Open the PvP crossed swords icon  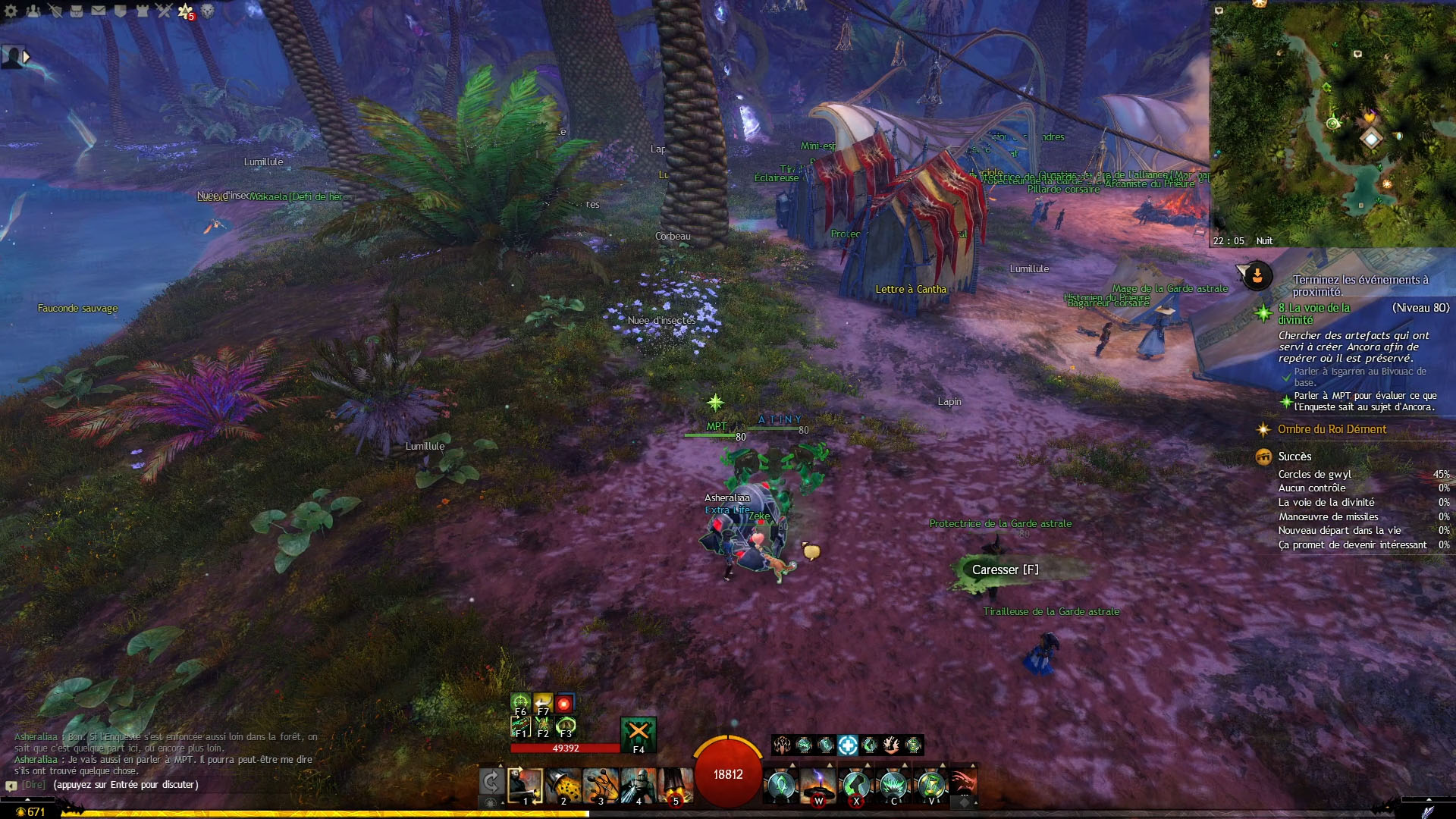[x=165, y=11]
